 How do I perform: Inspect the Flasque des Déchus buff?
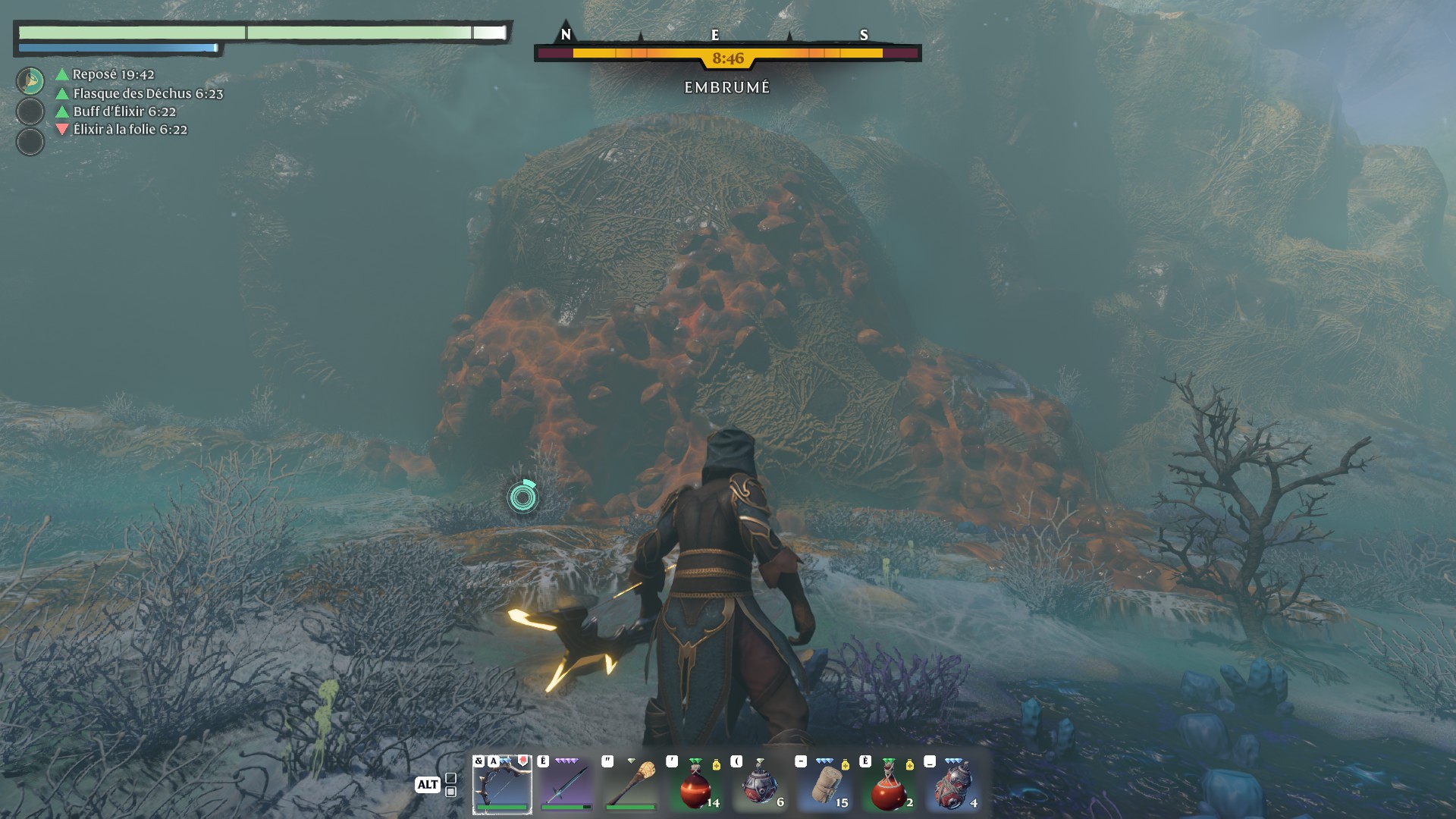coord(147,93)
